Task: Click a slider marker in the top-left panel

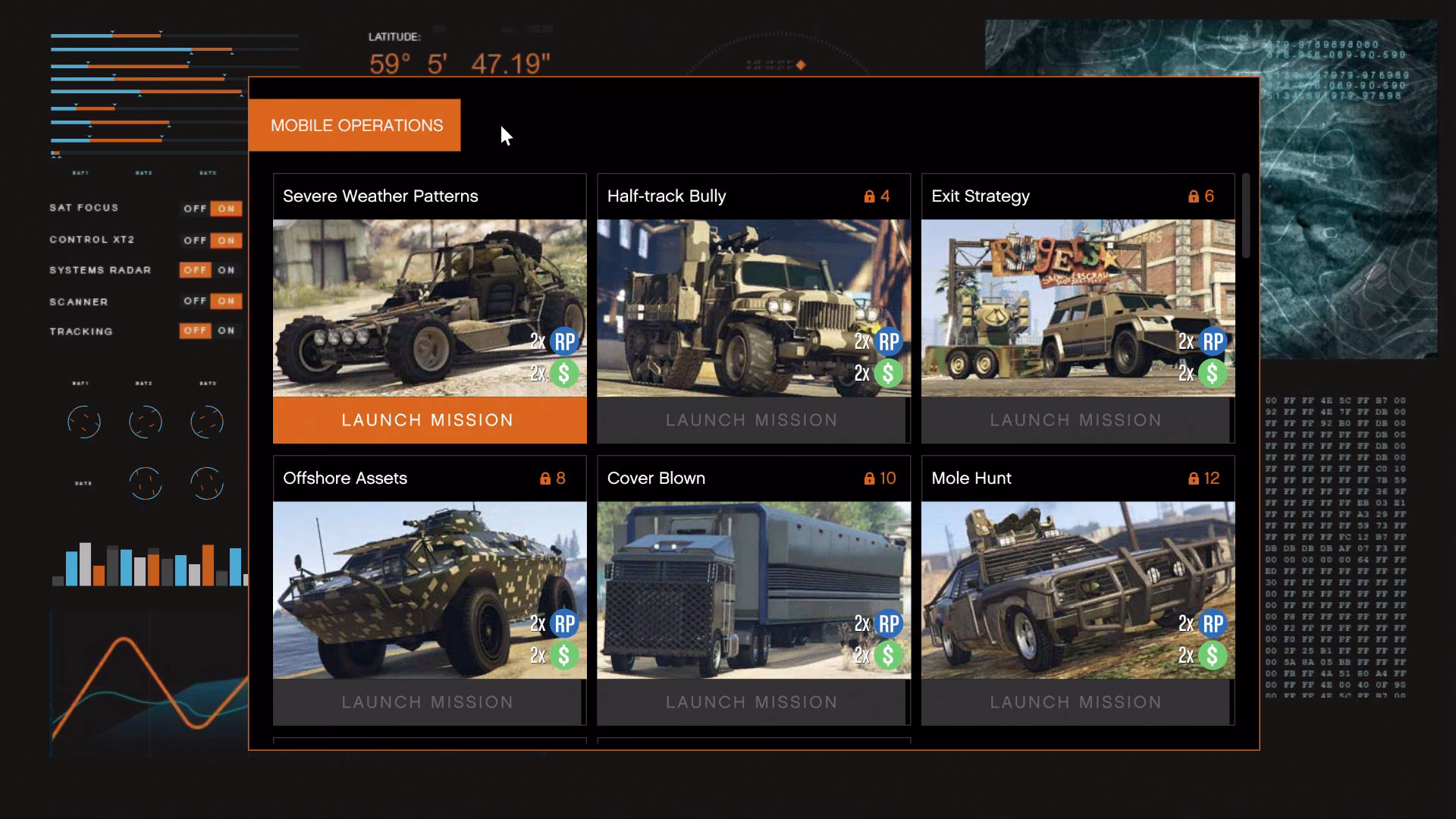Action: [x=112, y=33]
